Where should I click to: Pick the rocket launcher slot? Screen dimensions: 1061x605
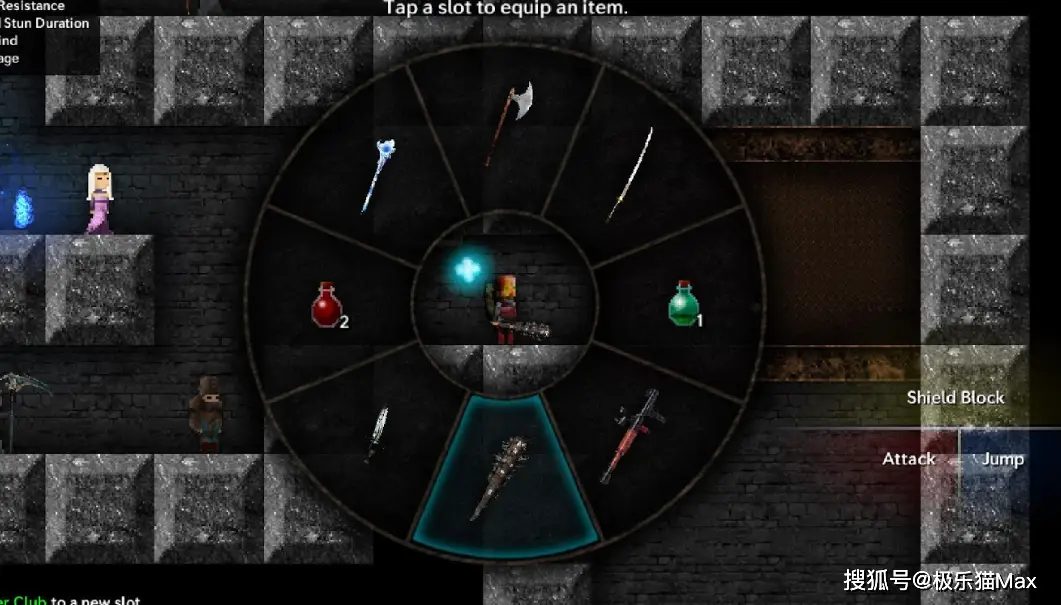632,435
